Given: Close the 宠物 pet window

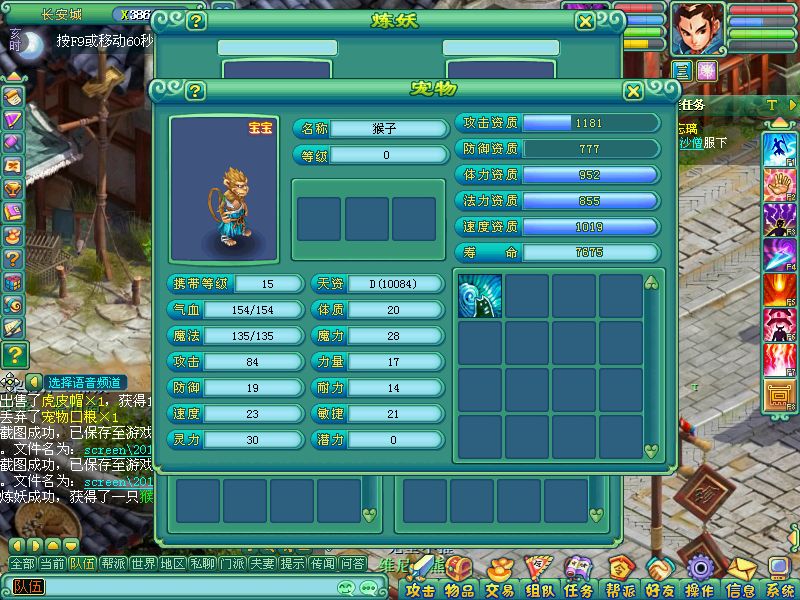Looking at the screenshot, I should click(633, 91).
